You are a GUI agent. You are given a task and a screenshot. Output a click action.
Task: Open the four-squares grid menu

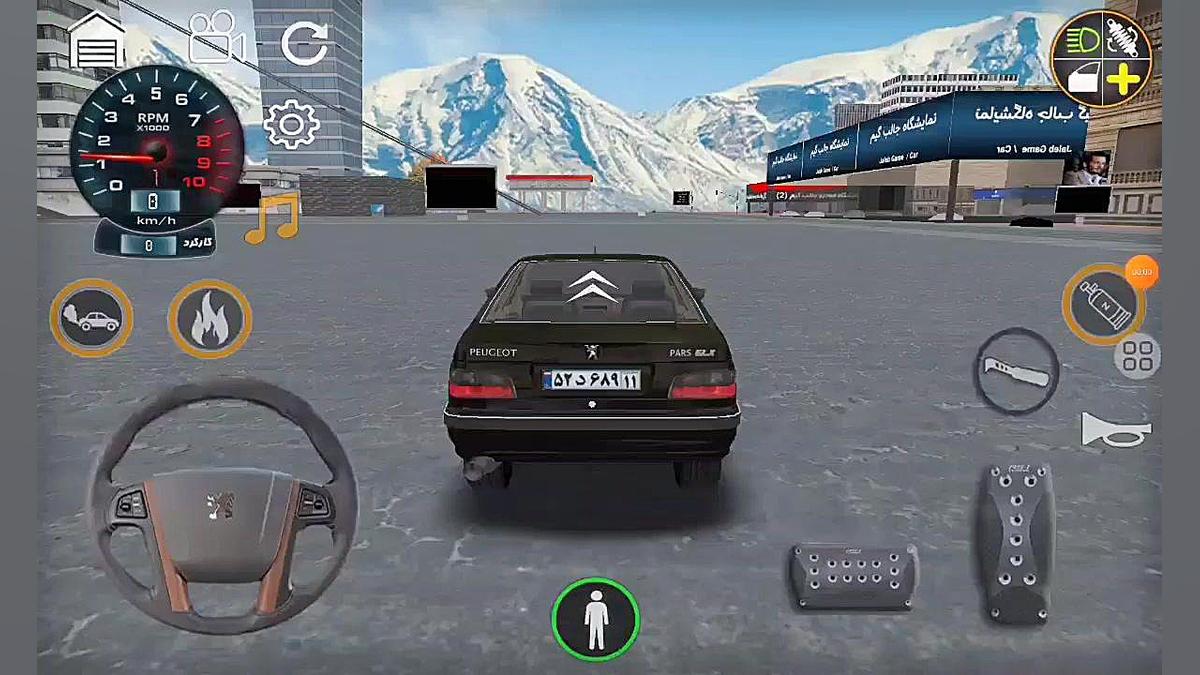point(1138,356)
